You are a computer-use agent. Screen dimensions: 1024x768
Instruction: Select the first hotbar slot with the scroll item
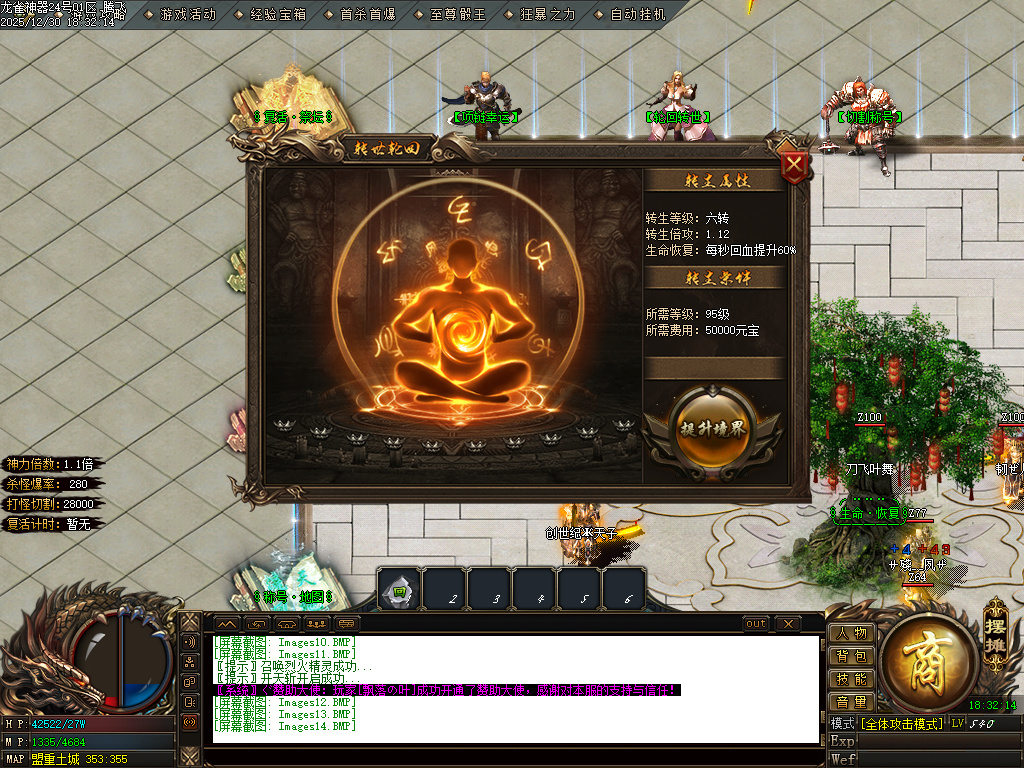[x=399, y=590]
